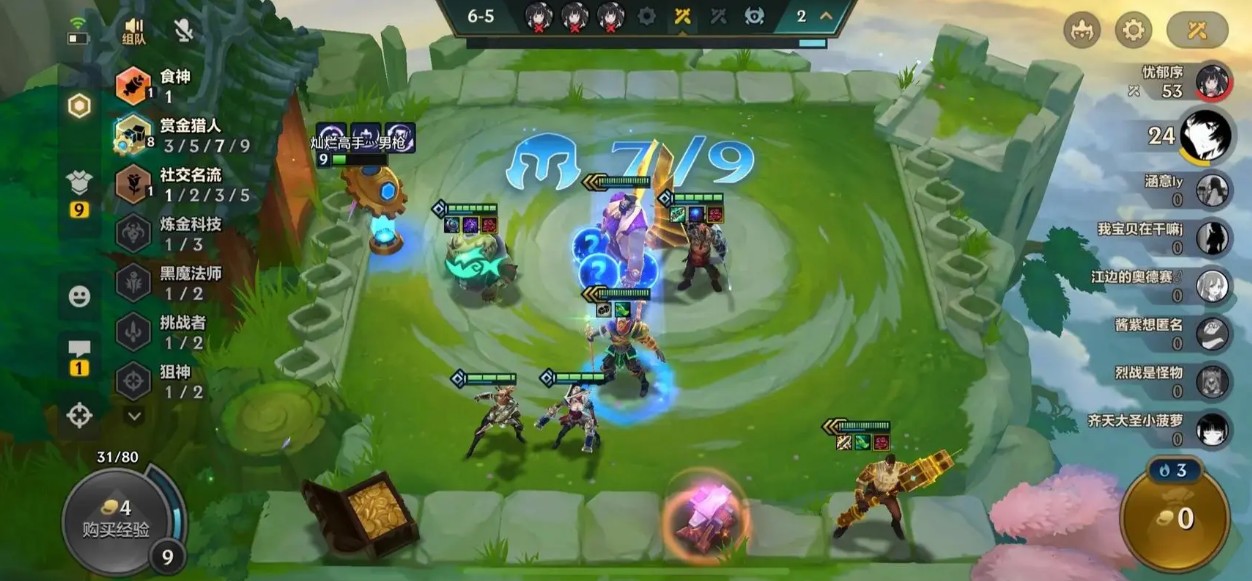View player 优郁序's board

(1212, 80)
